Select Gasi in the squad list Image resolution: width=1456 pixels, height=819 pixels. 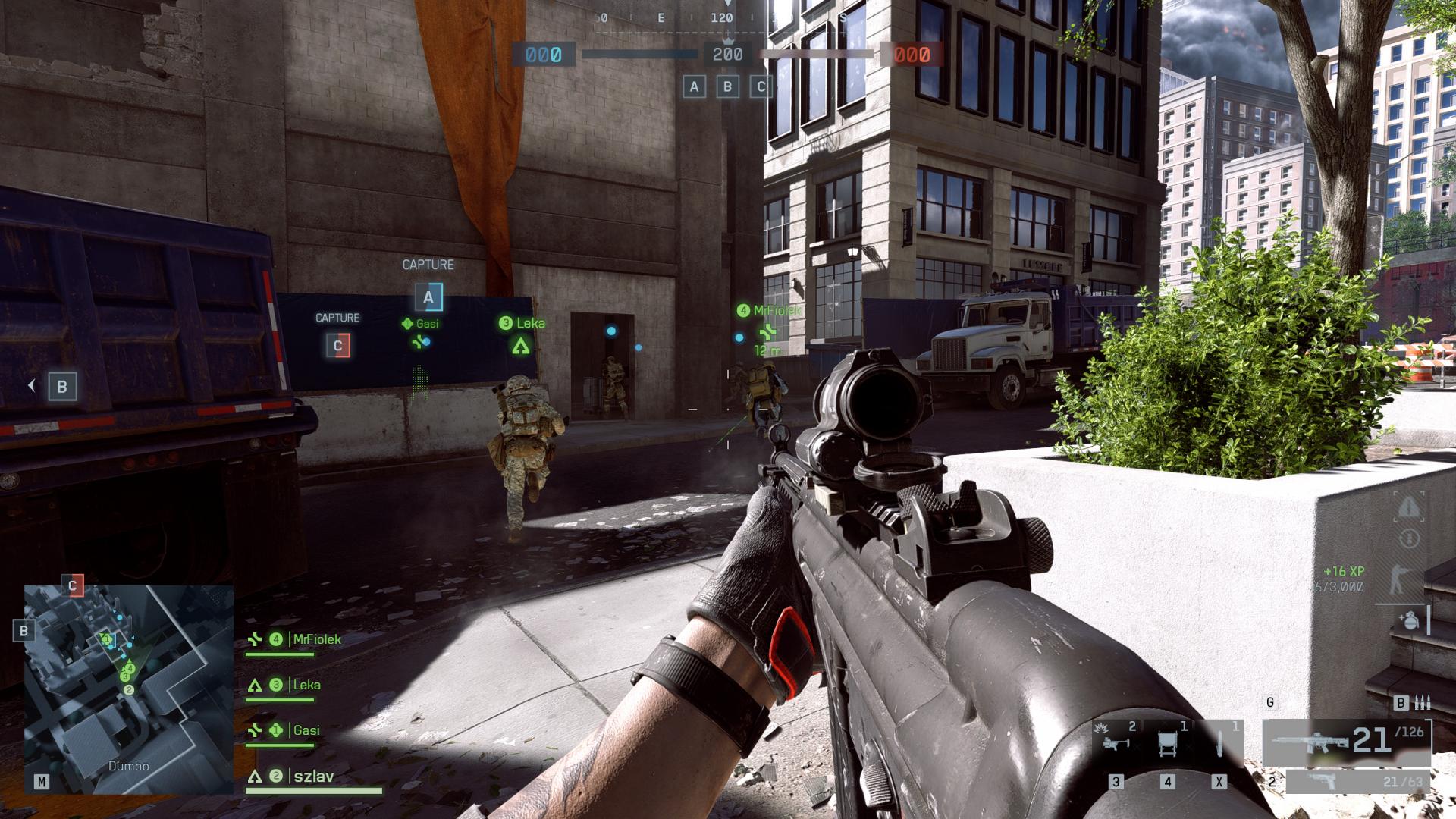pyautogui.click(x=306, y=731)
